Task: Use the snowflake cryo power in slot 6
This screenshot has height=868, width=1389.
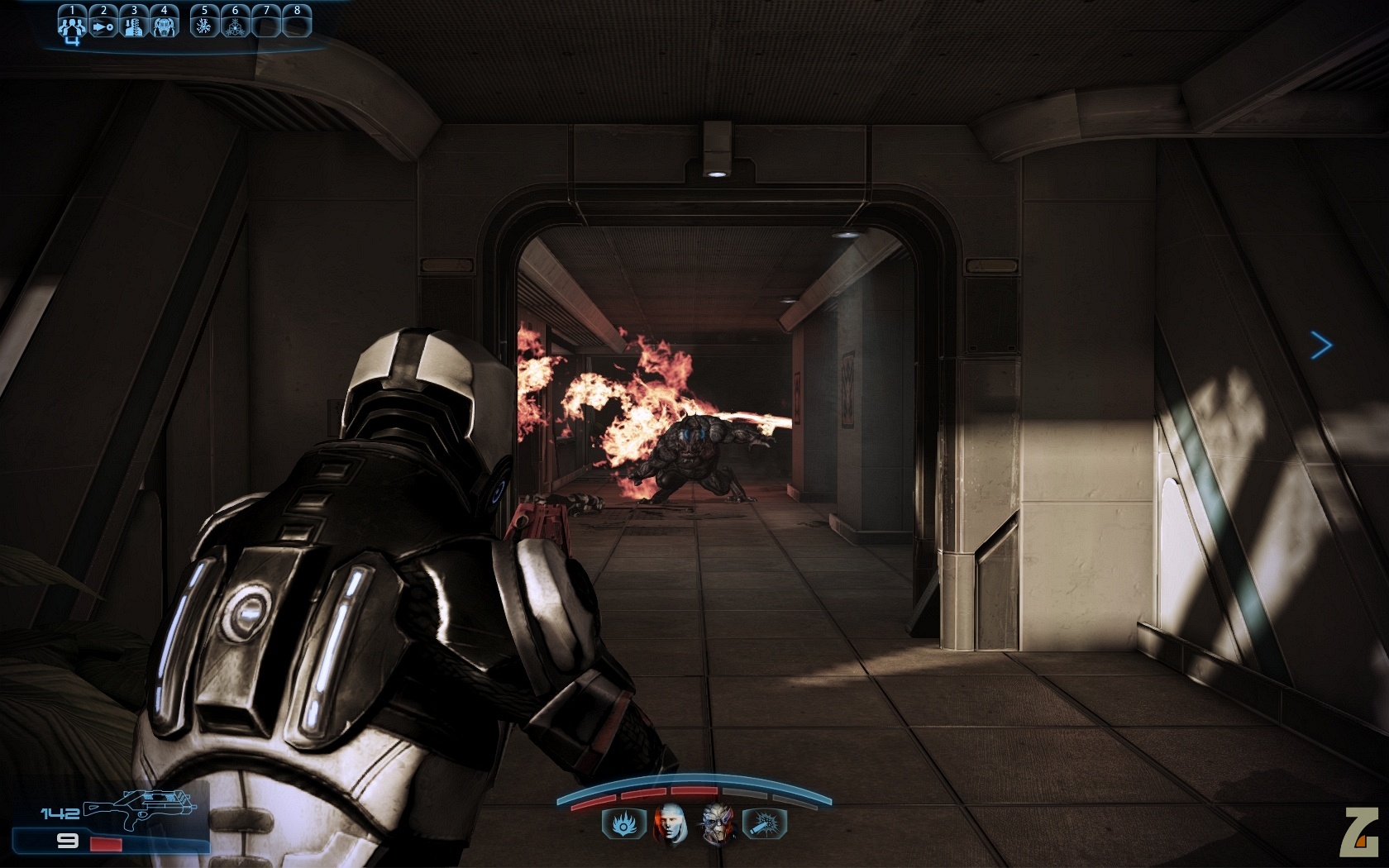Action: click(235, 26)
